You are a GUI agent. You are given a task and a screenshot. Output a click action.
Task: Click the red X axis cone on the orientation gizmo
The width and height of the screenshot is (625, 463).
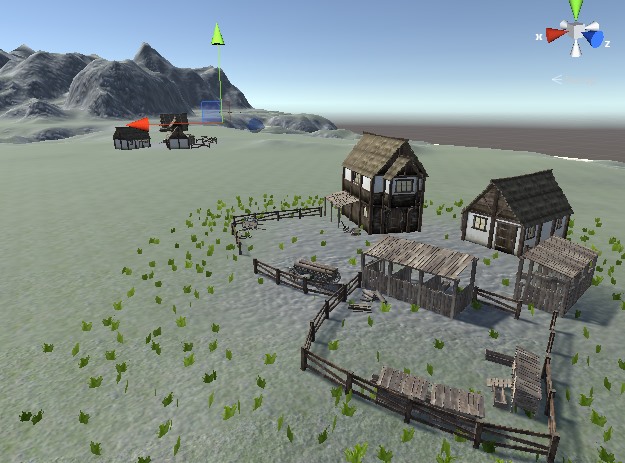click(556, 35)
